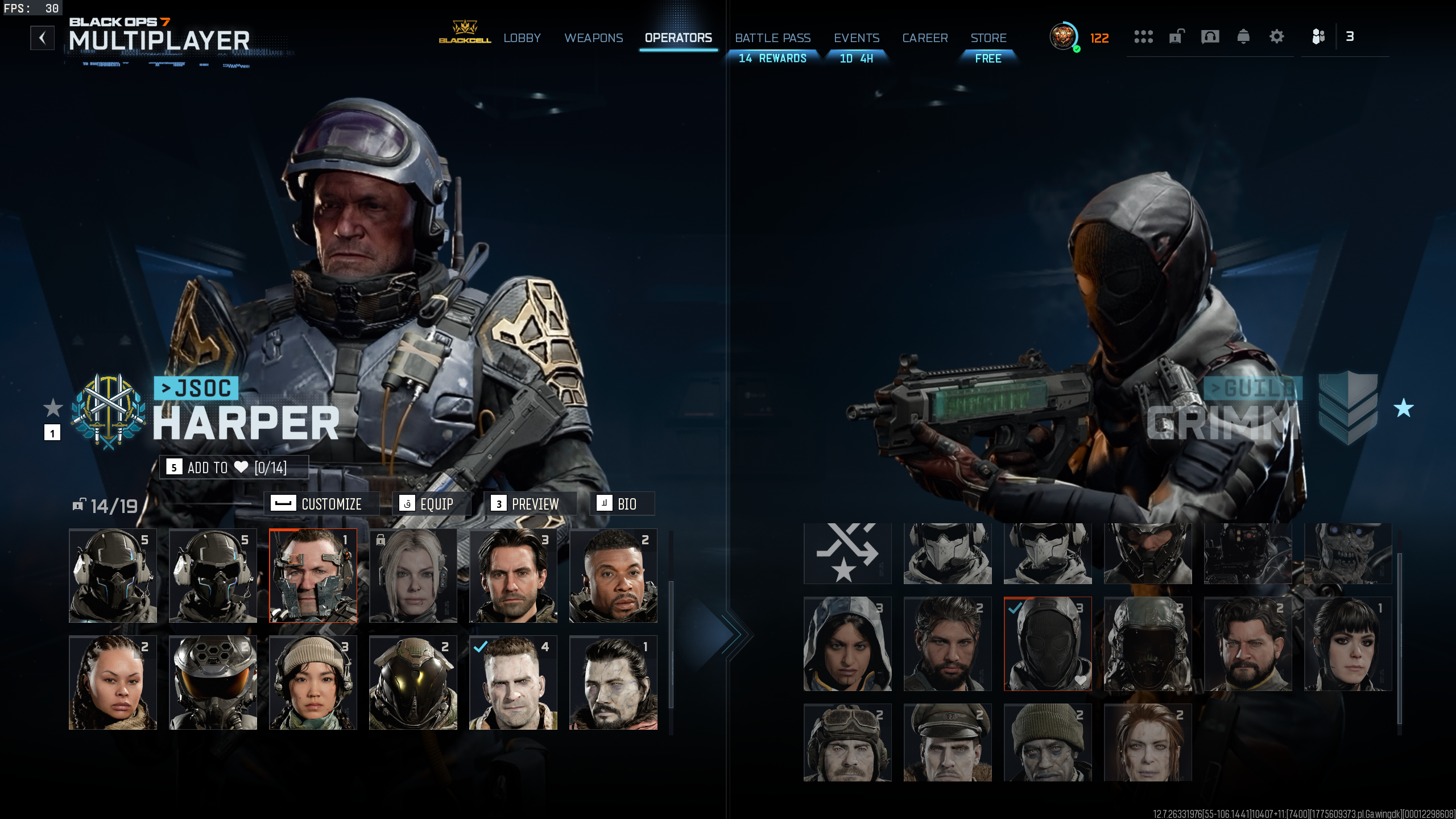The width and height of the screenshot is (1456, 819).
Task: Equip the selected operator
Action: [431, 504]
